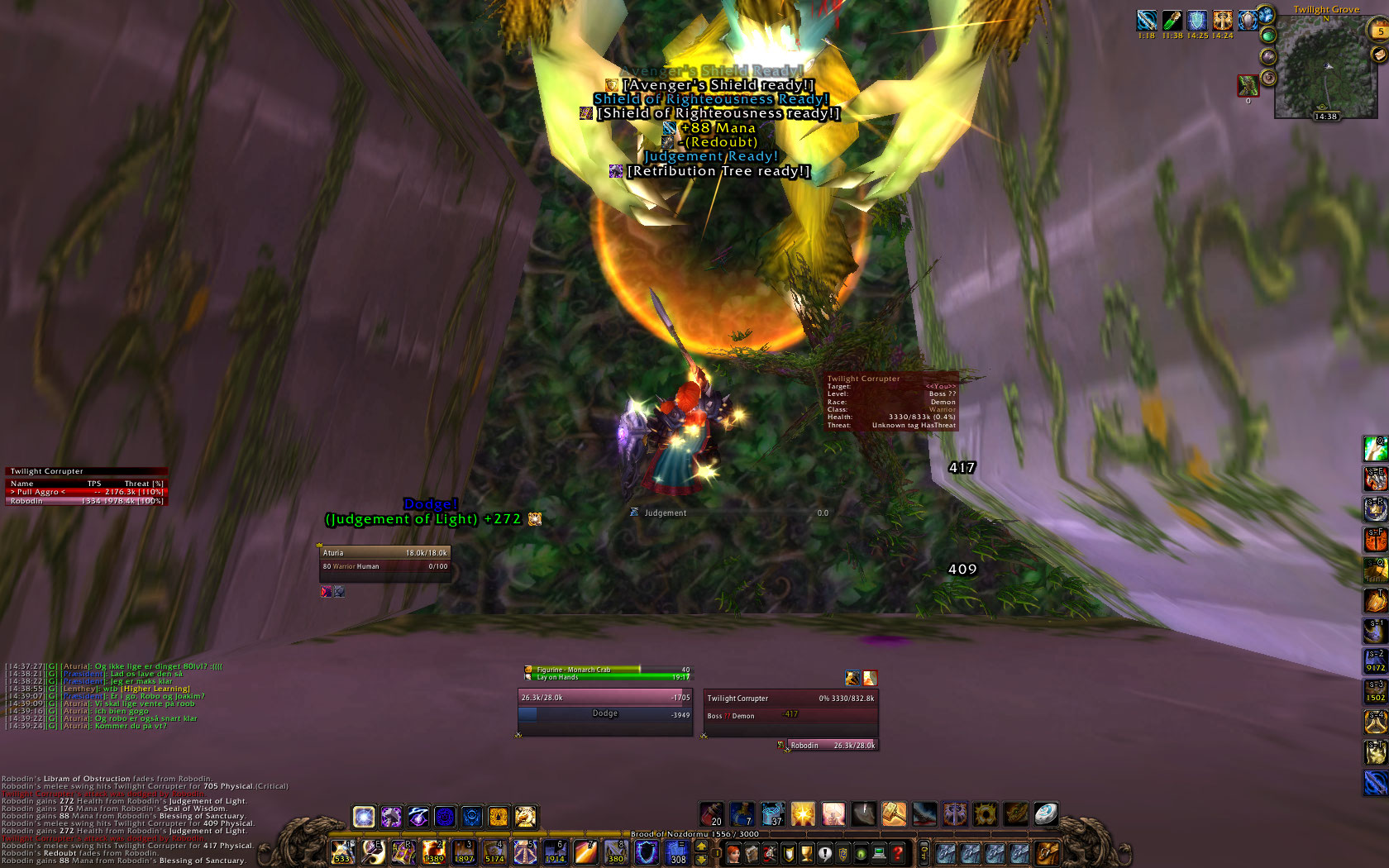Screen dimensions: 1389x868
Task: Open the red question mark help button
Action: 898,852
